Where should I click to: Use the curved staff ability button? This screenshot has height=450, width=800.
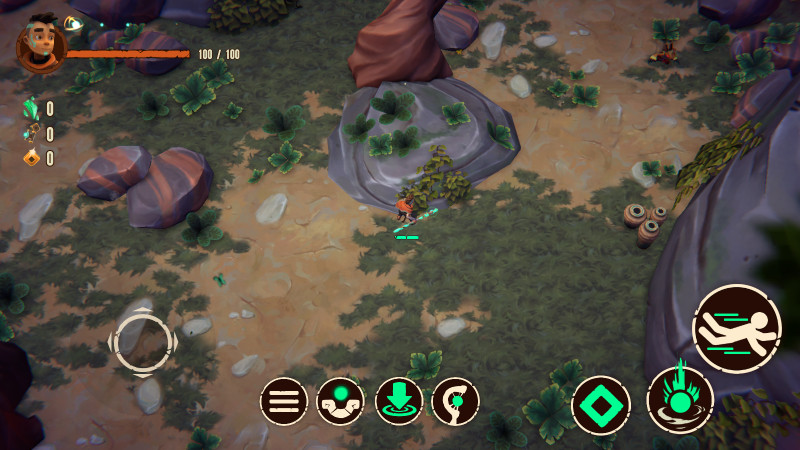[x=455, y=402]
